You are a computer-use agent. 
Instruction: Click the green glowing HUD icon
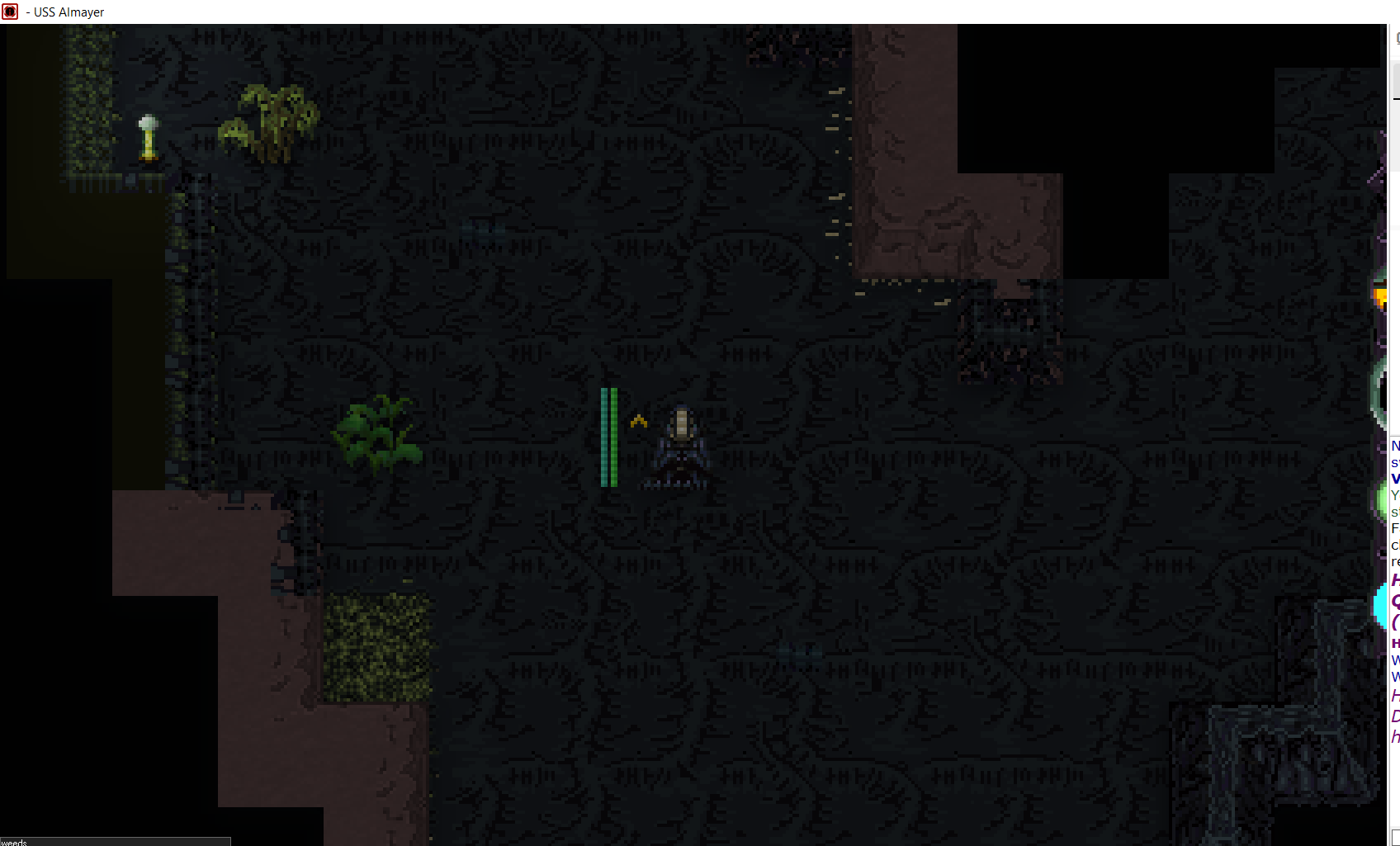pyautogui.click(x=1381, y=499)
